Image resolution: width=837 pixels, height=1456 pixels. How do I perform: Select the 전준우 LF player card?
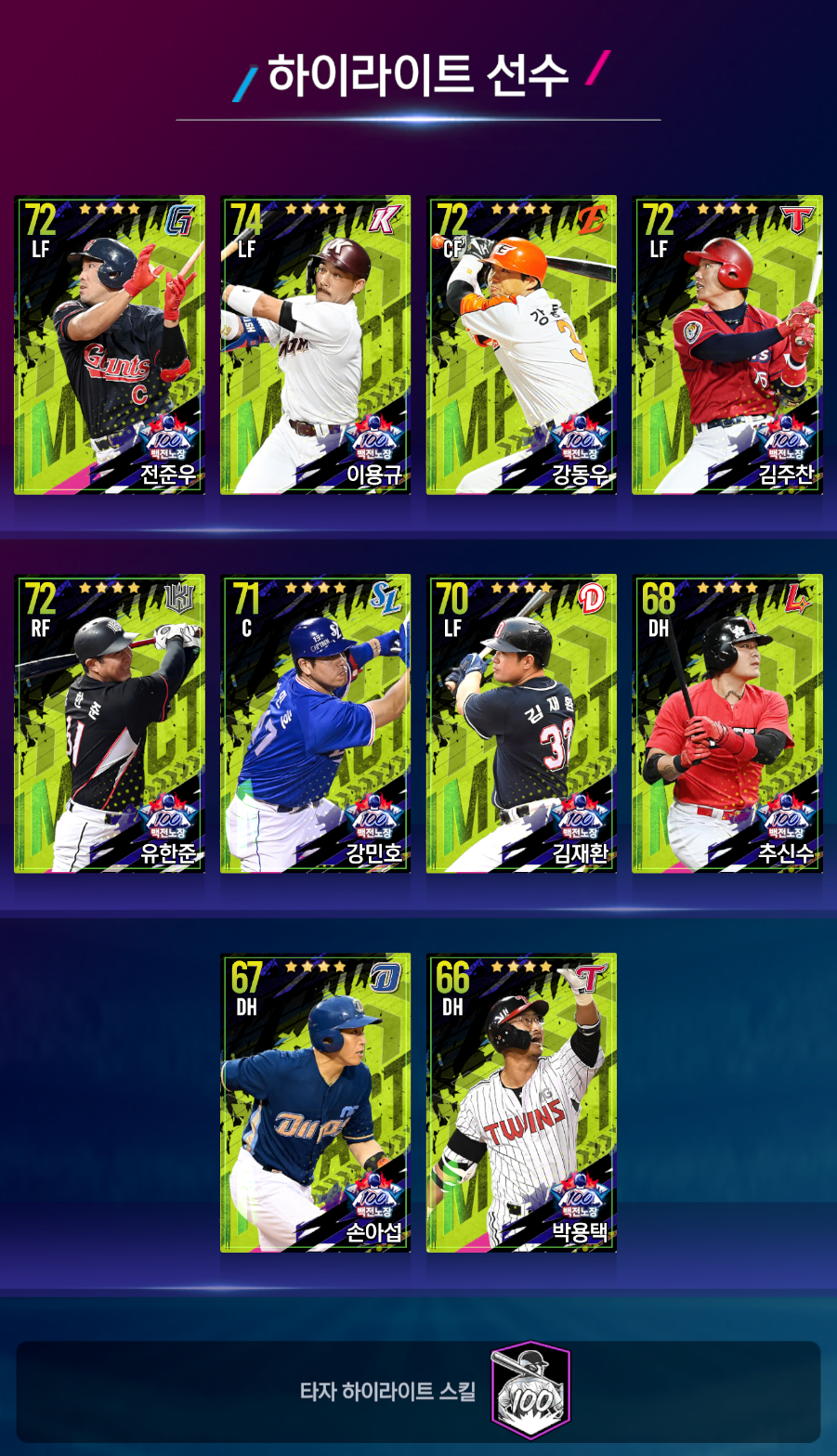[x=110, y=344]
